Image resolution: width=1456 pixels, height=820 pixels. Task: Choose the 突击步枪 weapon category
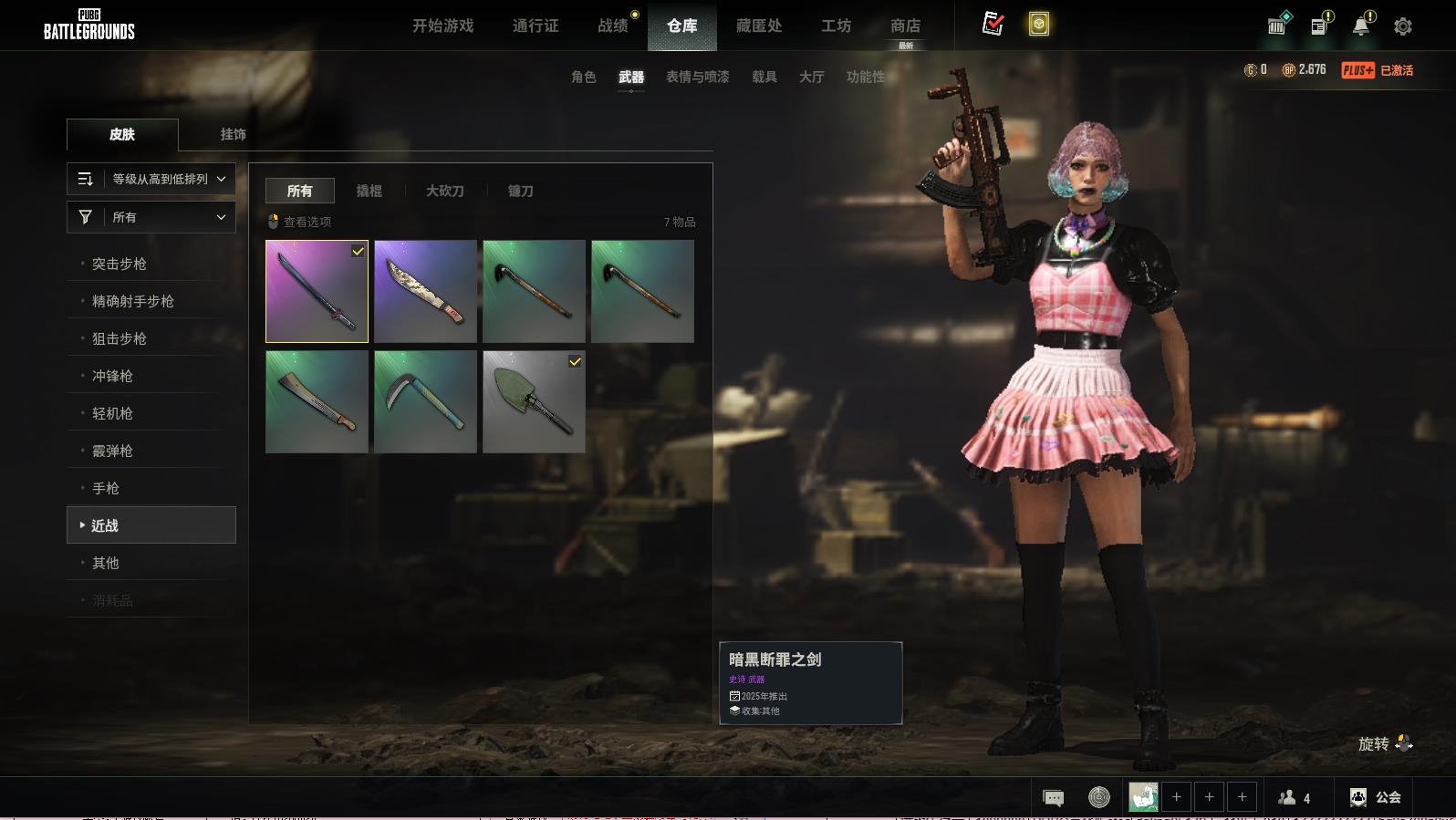point(120,264)
